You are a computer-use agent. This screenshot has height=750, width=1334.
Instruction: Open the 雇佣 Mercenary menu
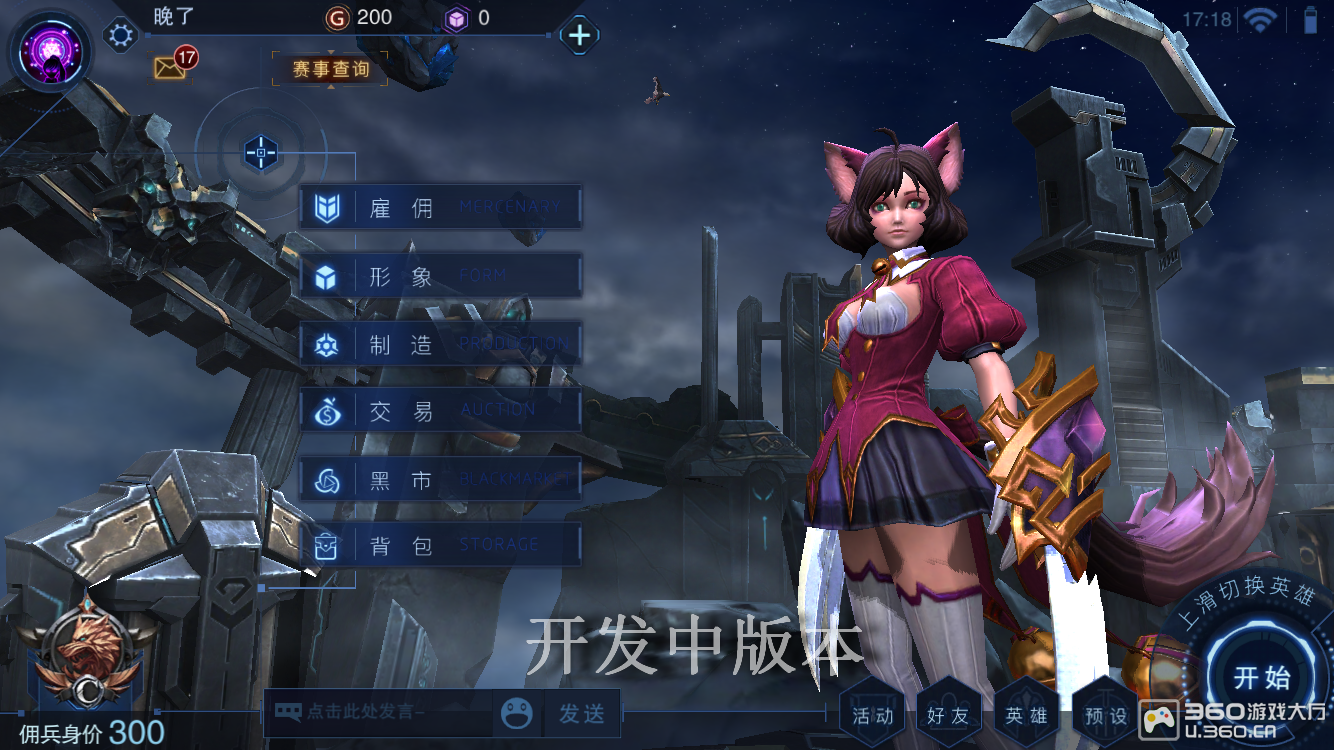coord(440,208)
